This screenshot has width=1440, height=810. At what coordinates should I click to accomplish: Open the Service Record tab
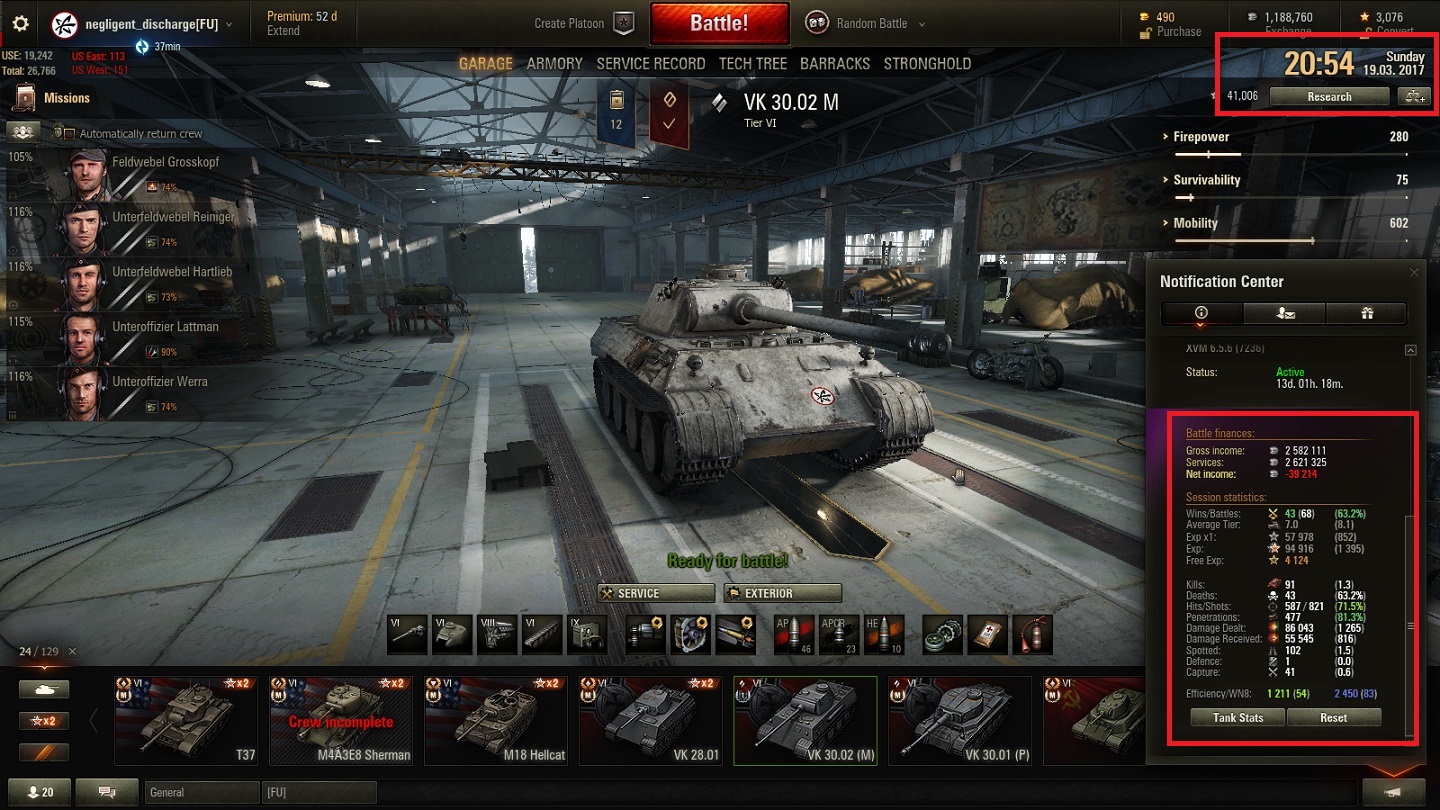pos(650,63)
